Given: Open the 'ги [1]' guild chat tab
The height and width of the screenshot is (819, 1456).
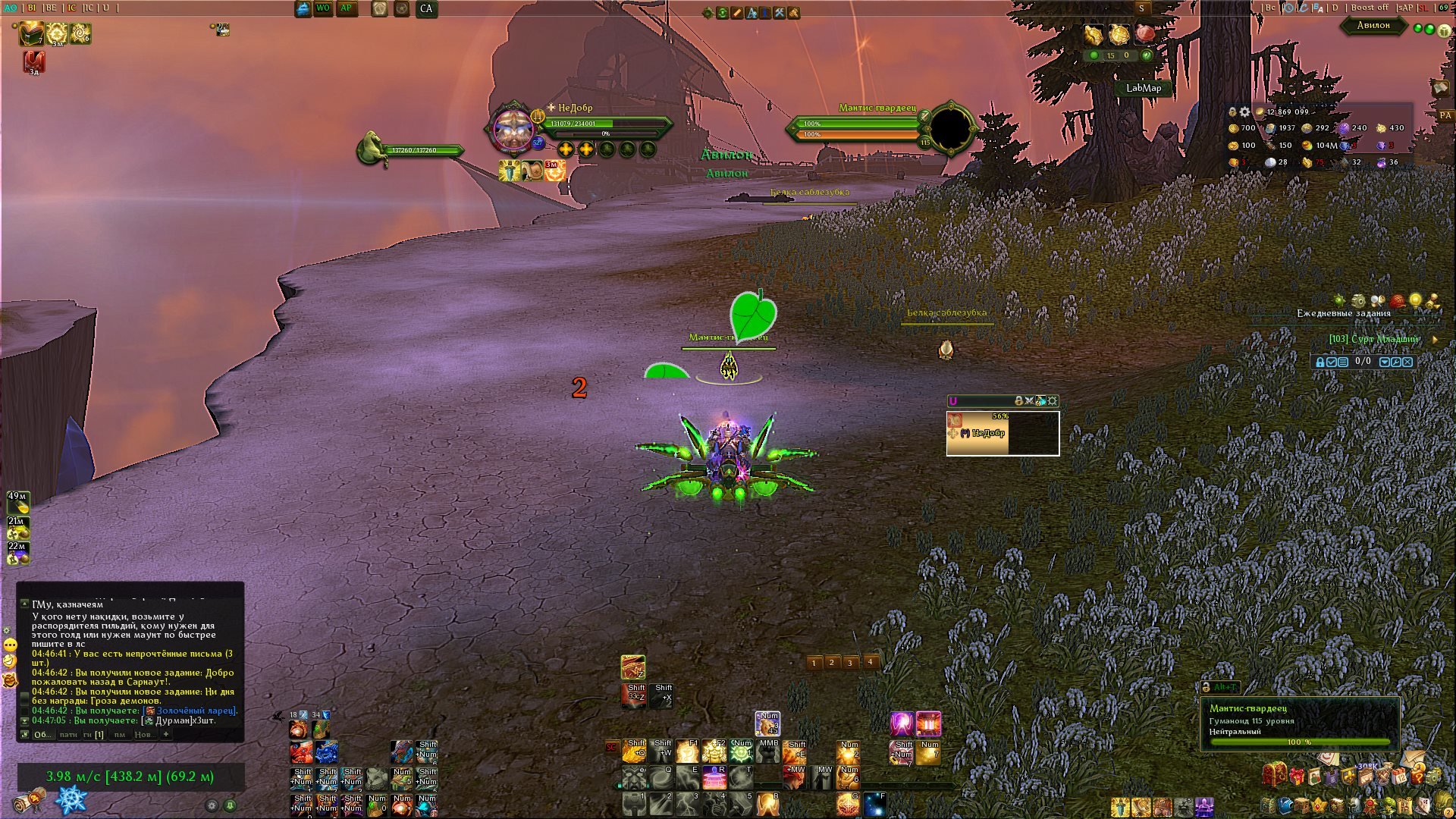Looking at the screenshot, I should tap(93, 734).
